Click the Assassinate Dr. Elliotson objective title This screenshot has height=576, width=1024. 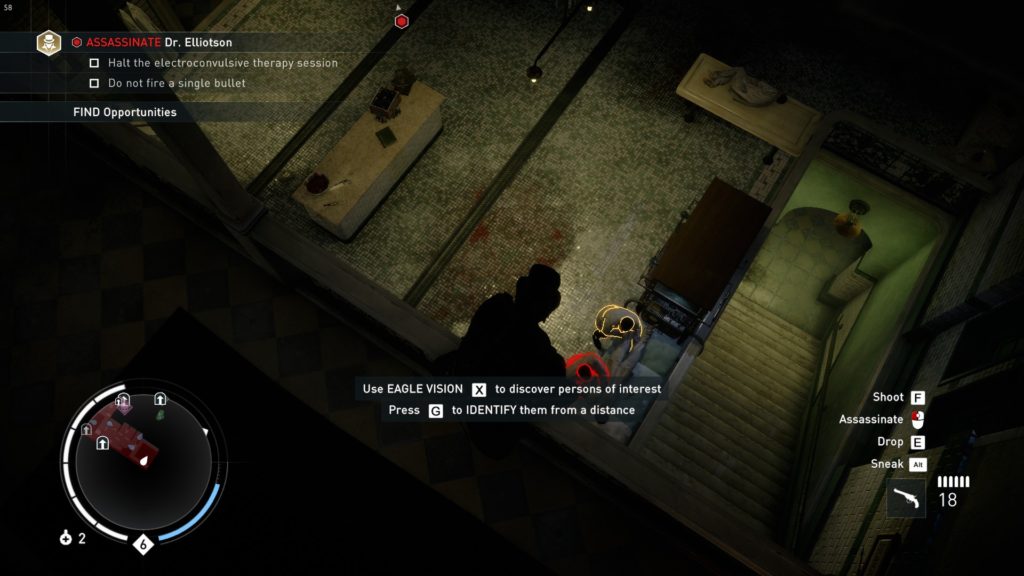[x=158, y=43]
